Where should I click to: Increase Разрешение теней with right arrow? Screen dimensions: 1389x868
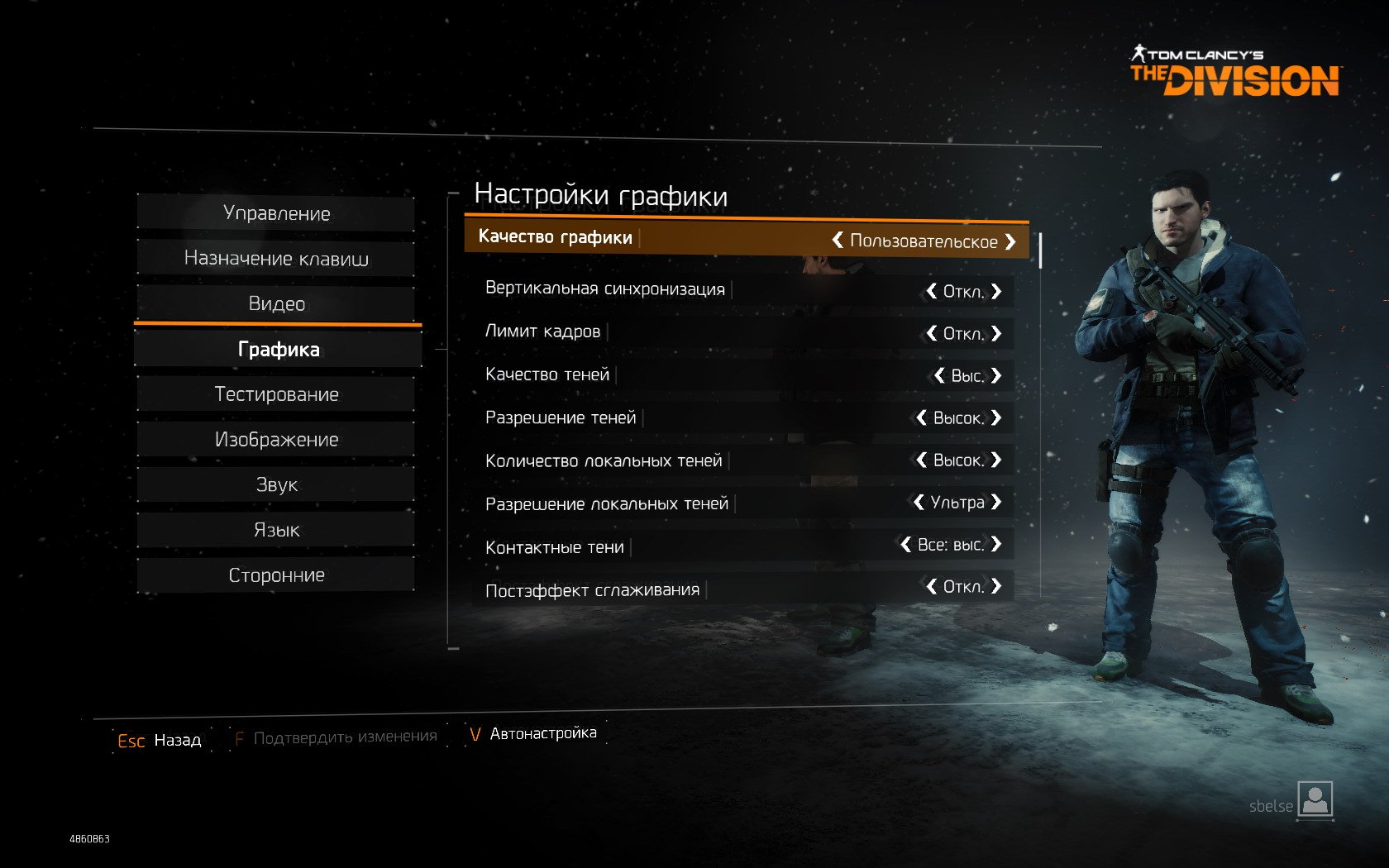(996, 417)
